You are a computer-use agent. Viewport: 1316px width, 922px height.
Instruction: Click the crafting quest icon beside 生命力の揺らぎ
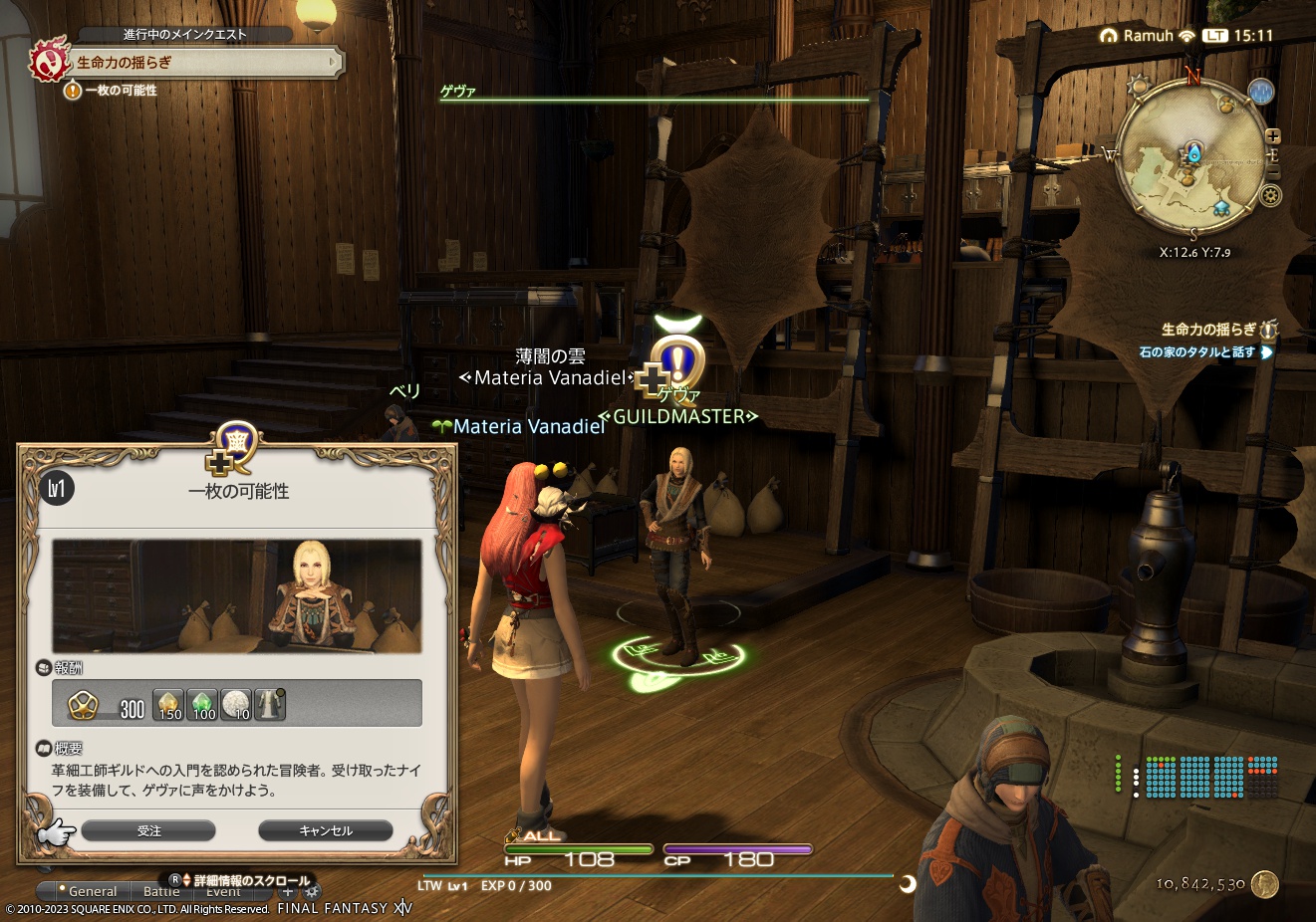click(1270, 329)
